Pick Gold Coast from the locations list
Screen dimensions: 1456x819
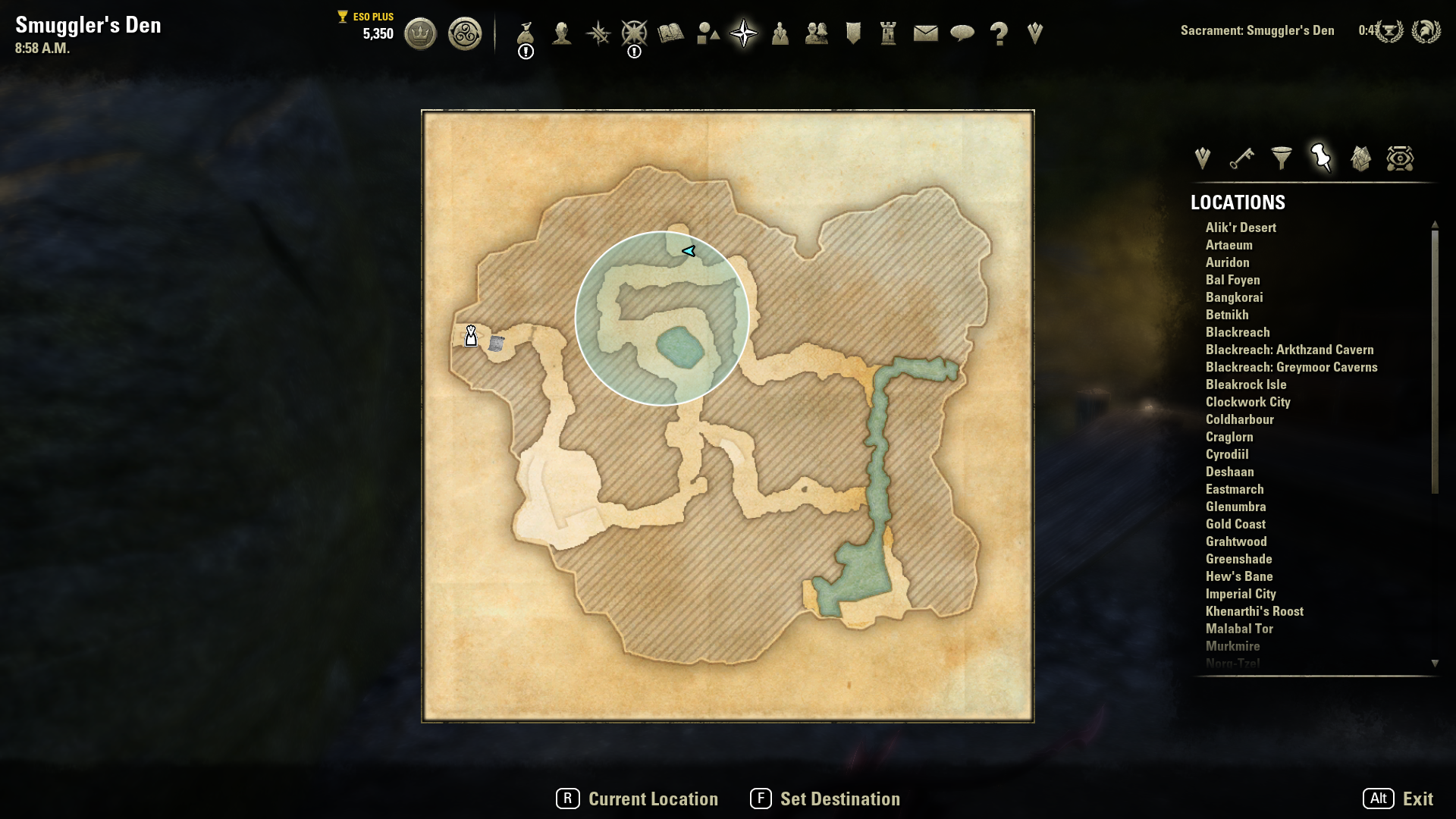[x=1235, y=524]
